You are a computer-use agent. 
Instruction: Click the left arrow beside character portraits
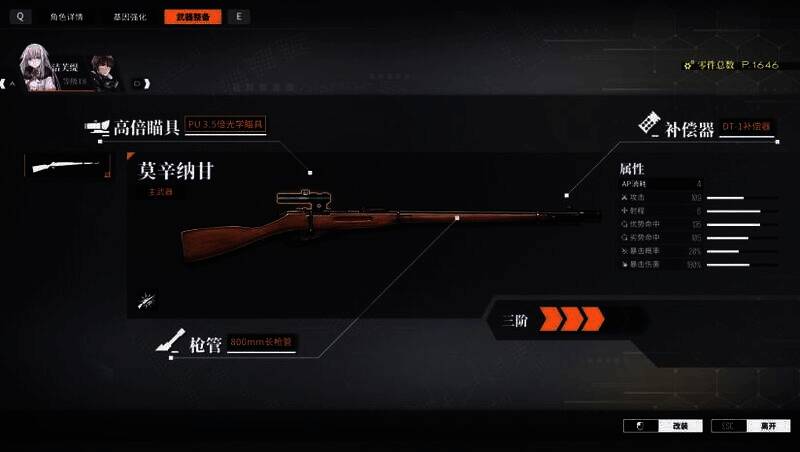(13, 84)
